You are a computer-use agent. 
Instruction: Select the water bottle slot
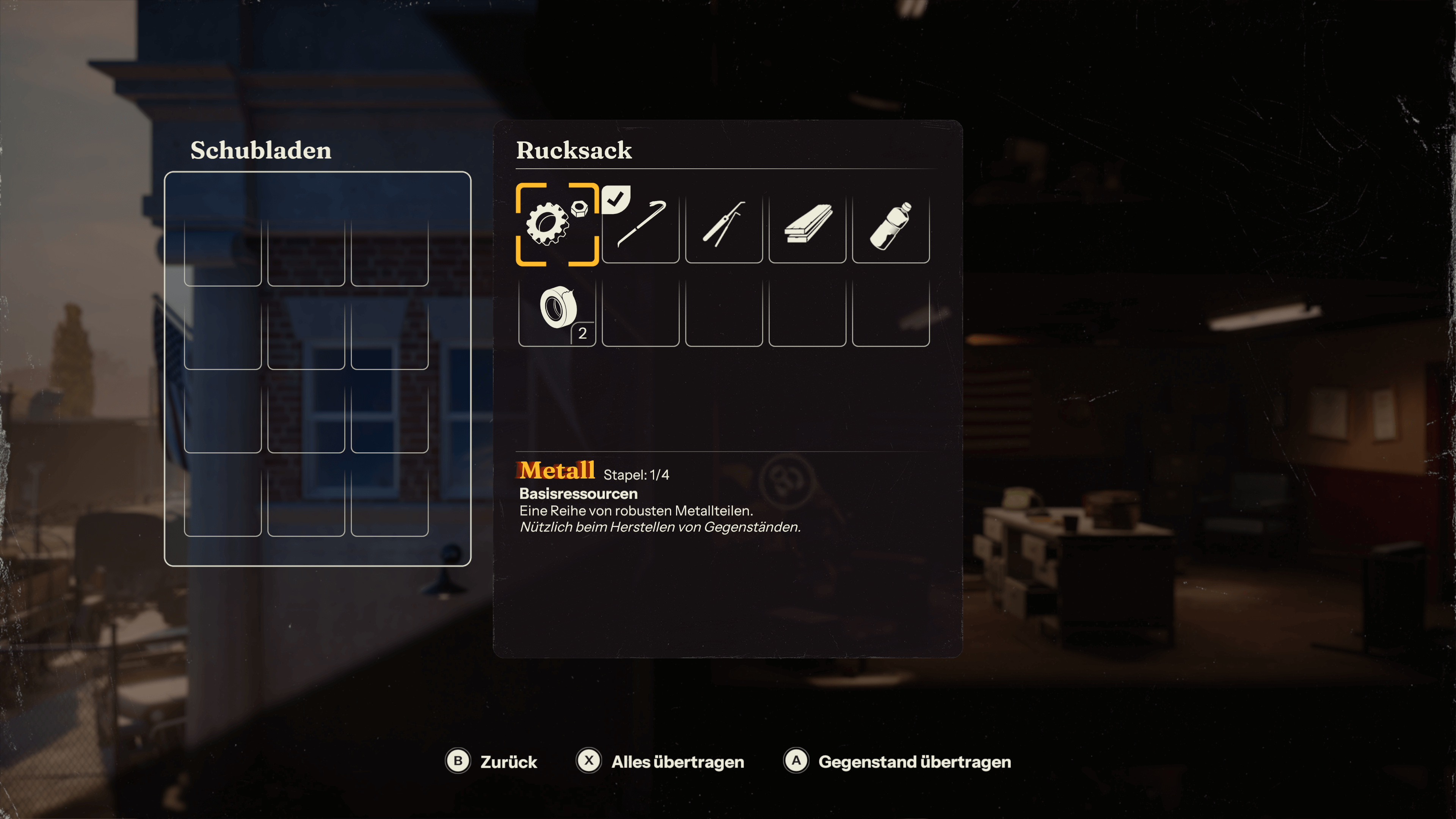pos(890,225)
